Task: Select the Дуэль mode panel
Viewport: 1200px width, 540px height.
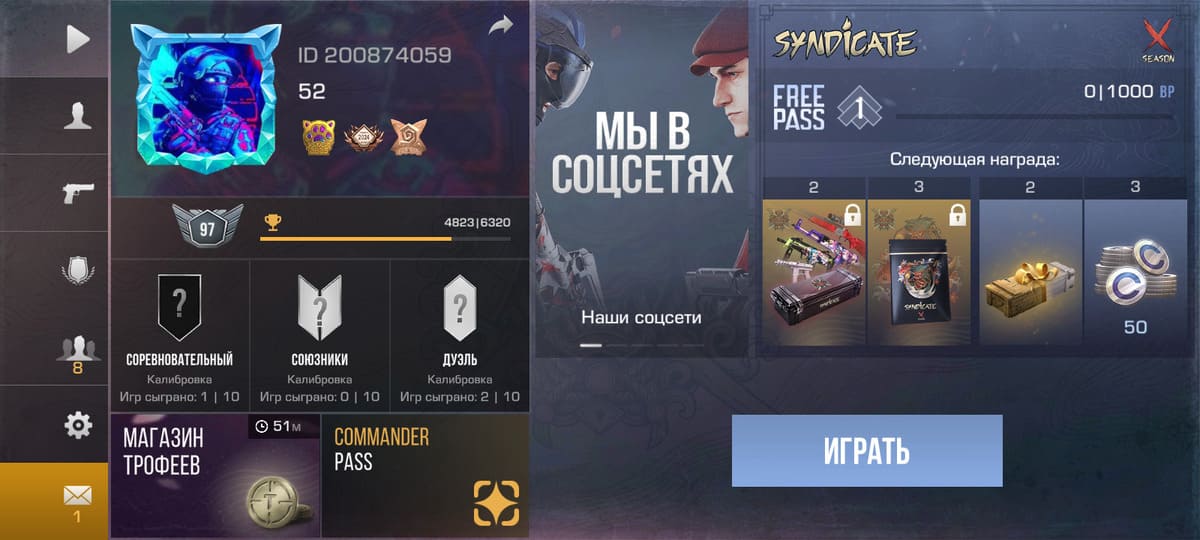Action: pyautogui.click(x=460, y=336)
